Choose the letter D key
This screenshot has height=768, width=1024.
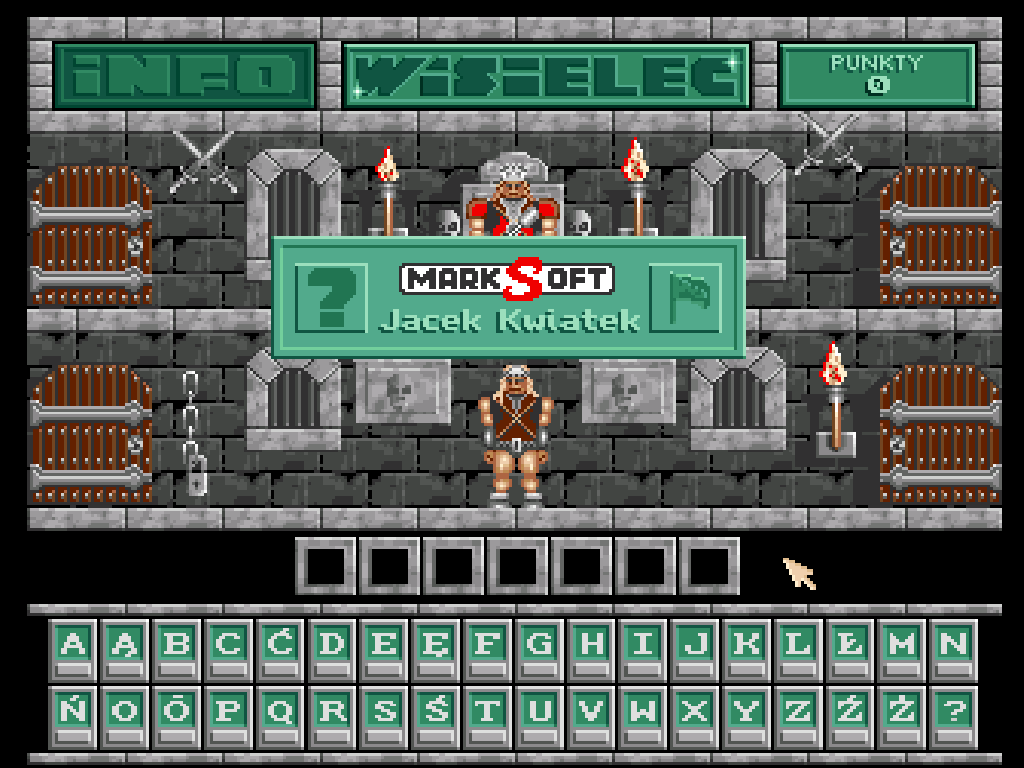pyautogui.click(x=332, y=648)
